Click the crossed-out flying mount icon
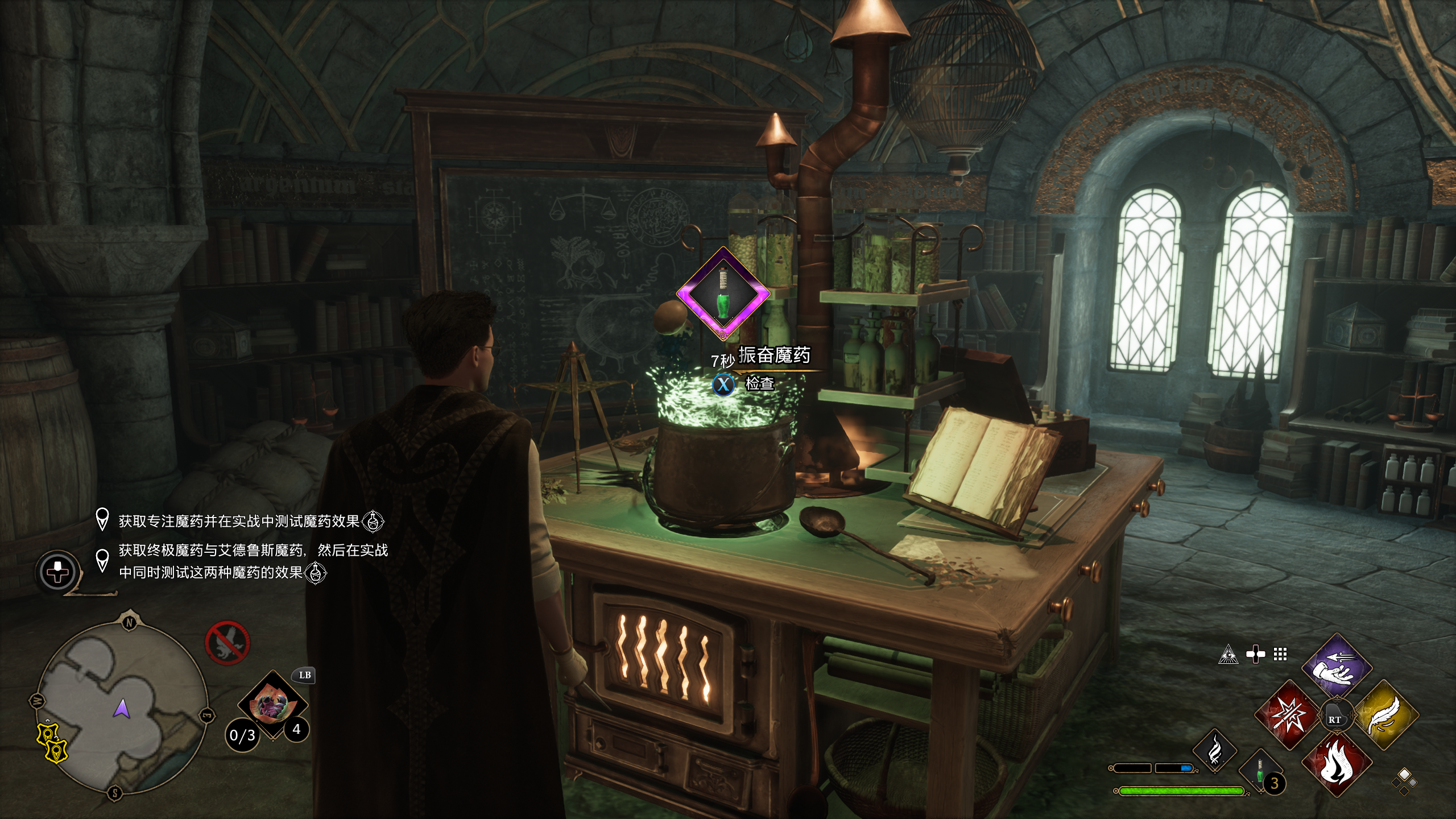Screen dimensions: 1456x819 (227, 643)
